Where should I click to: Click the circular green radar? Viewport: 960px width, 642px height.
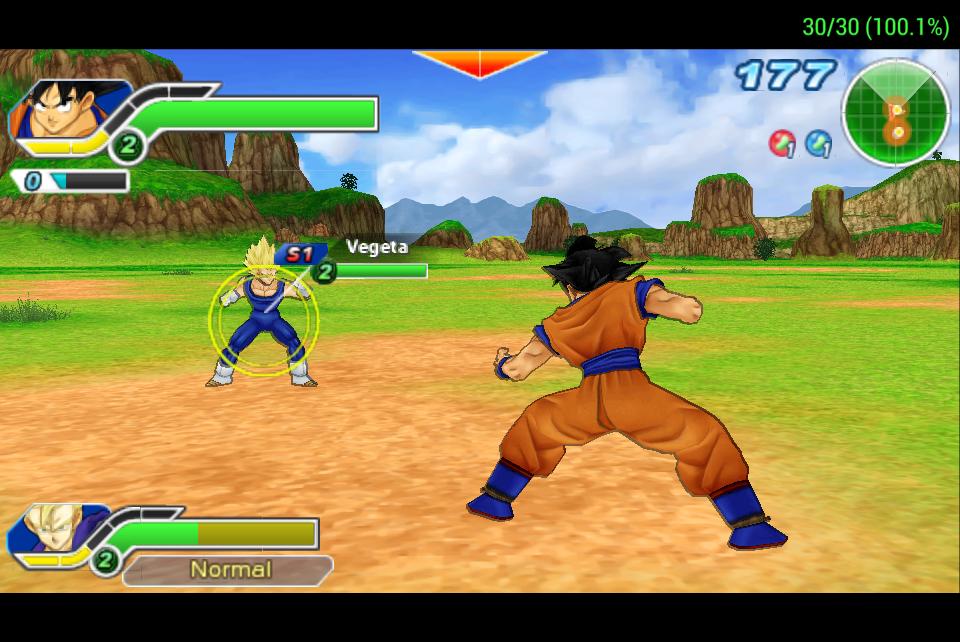tap(895, 113)
